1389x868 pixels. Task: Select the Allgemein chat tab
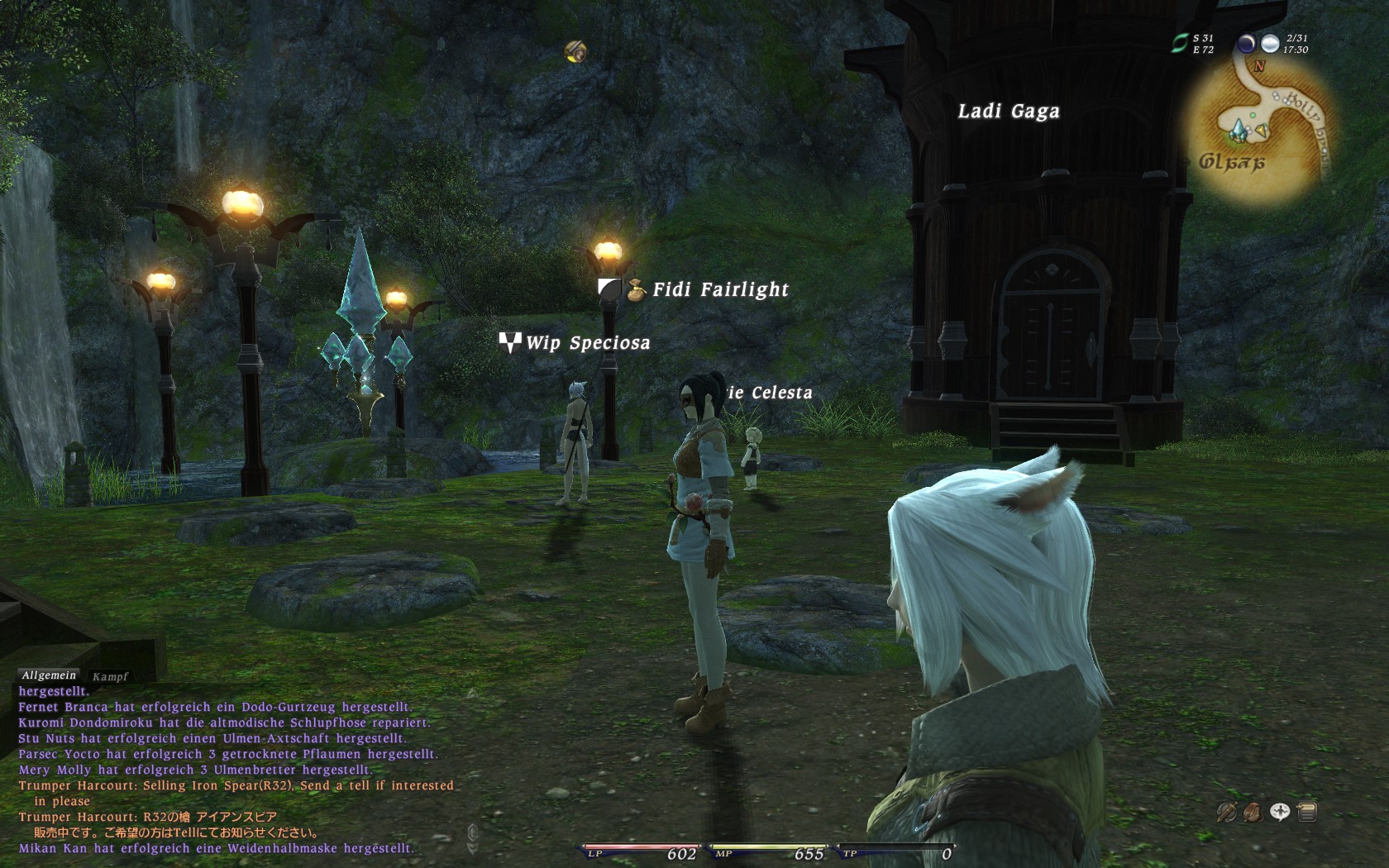[49, 675]
